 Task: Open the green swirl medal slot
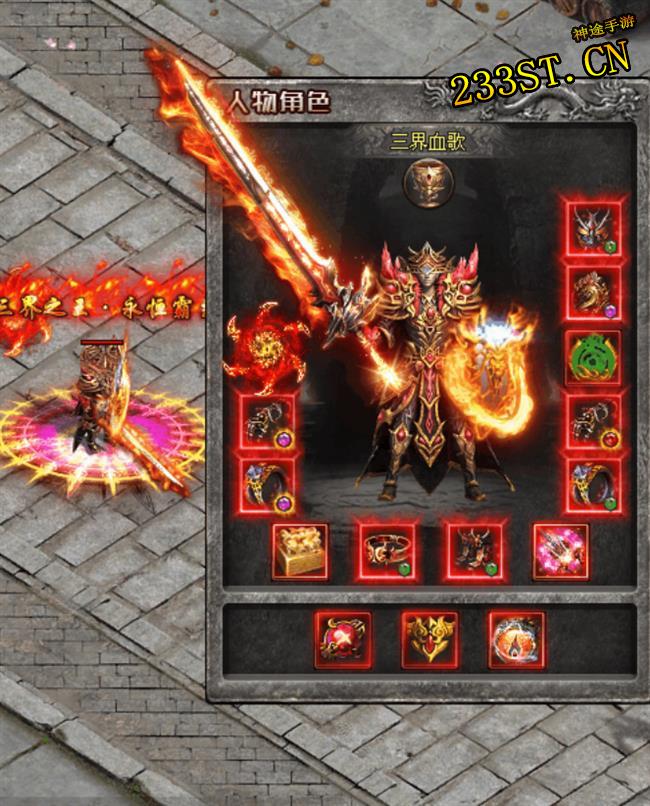pos(593,357)
